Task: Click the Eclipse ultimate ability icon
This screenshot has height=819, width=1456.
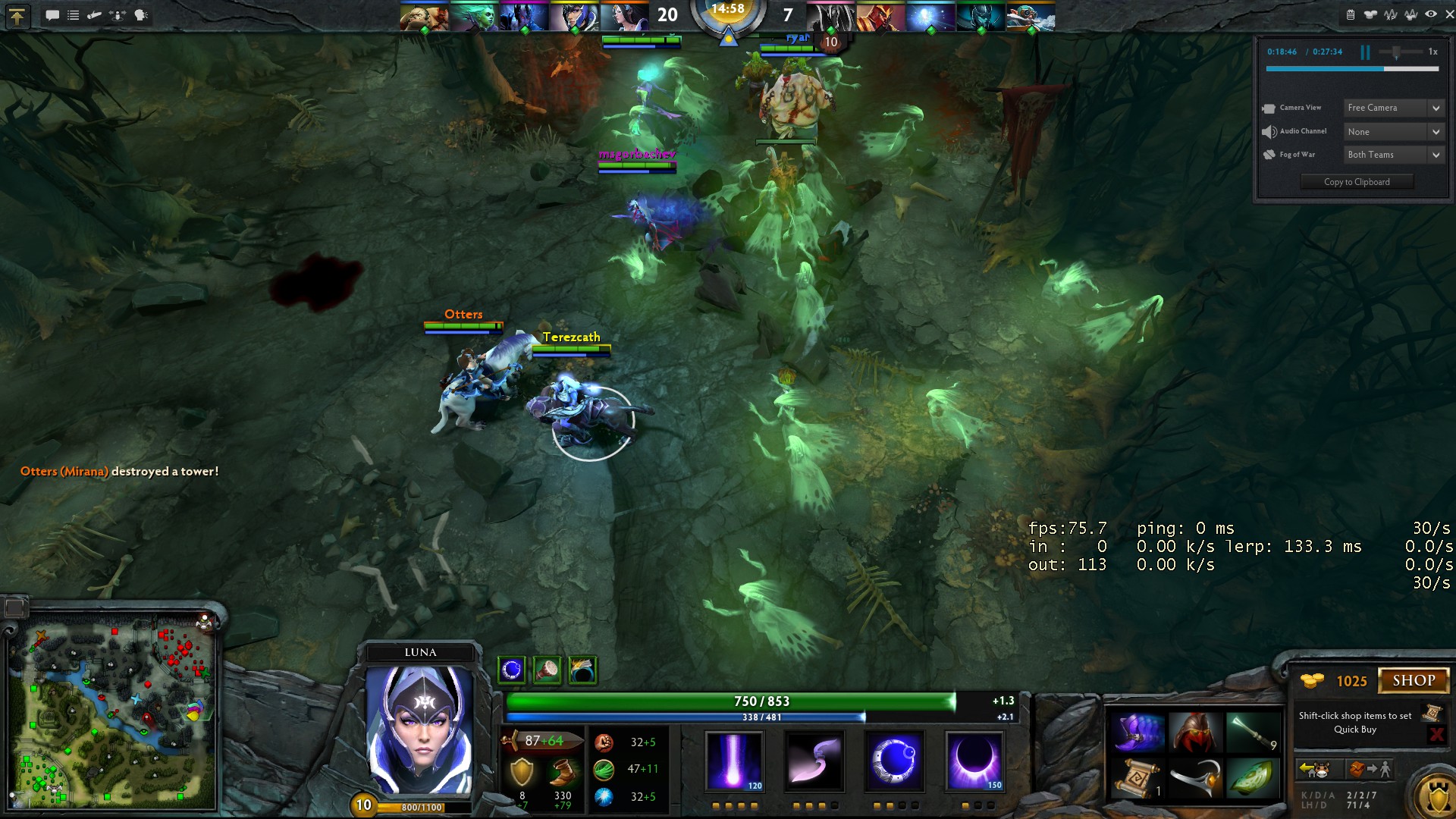Action: (975, 762)
